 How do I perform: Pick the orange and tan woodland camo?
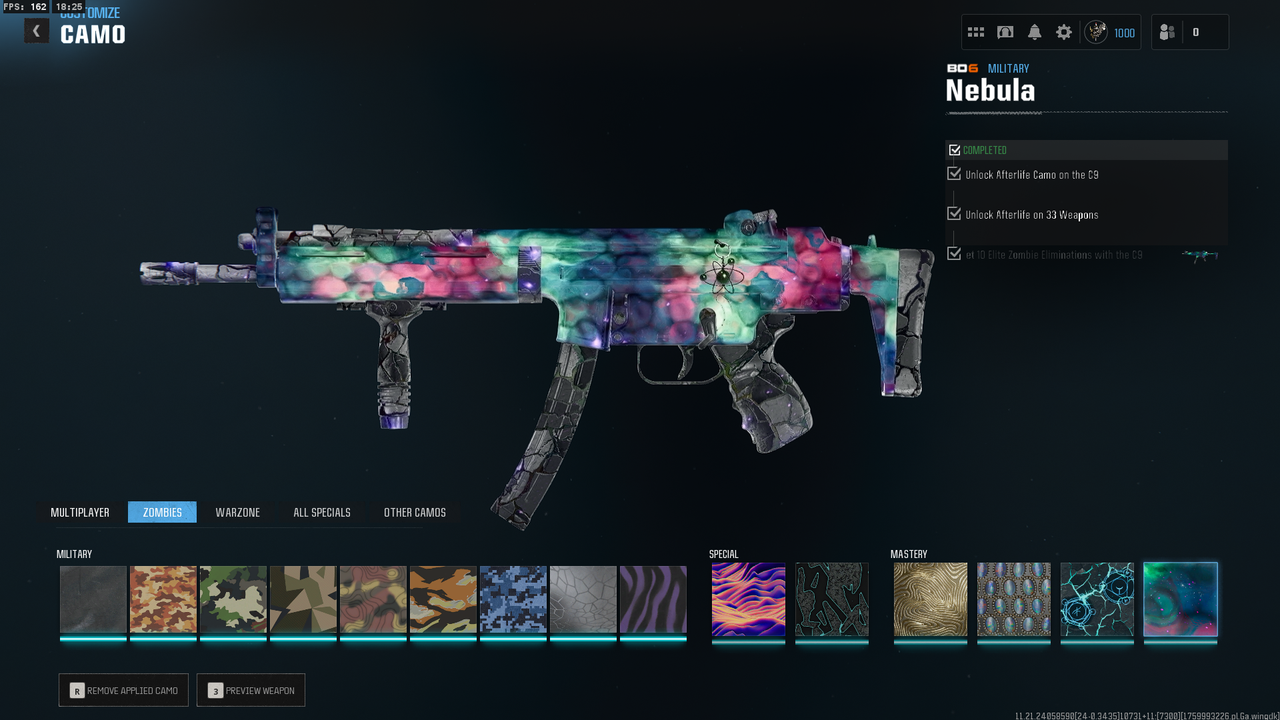(x=163, y=599)
